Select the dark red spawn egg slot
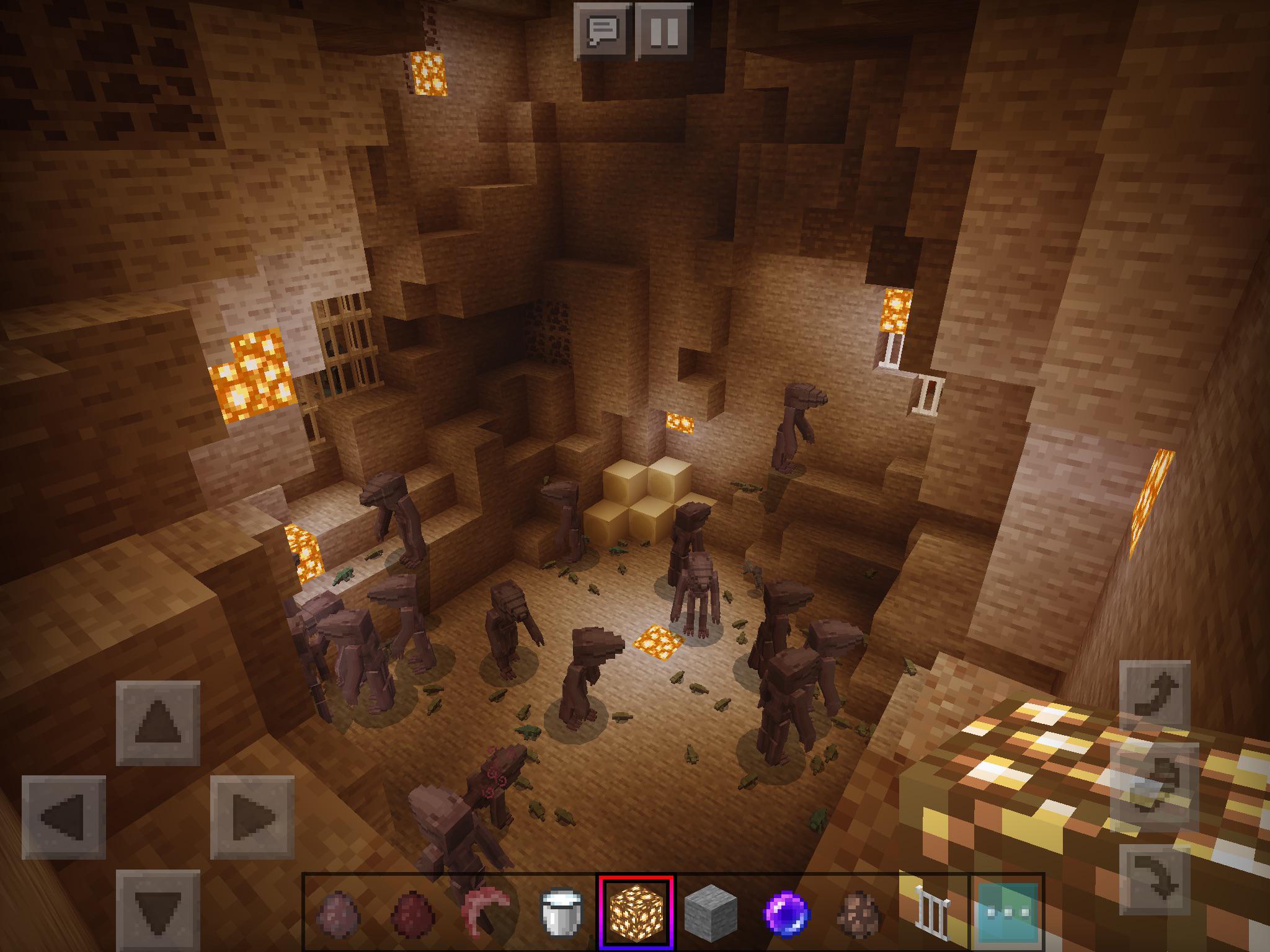 [412, 913]
